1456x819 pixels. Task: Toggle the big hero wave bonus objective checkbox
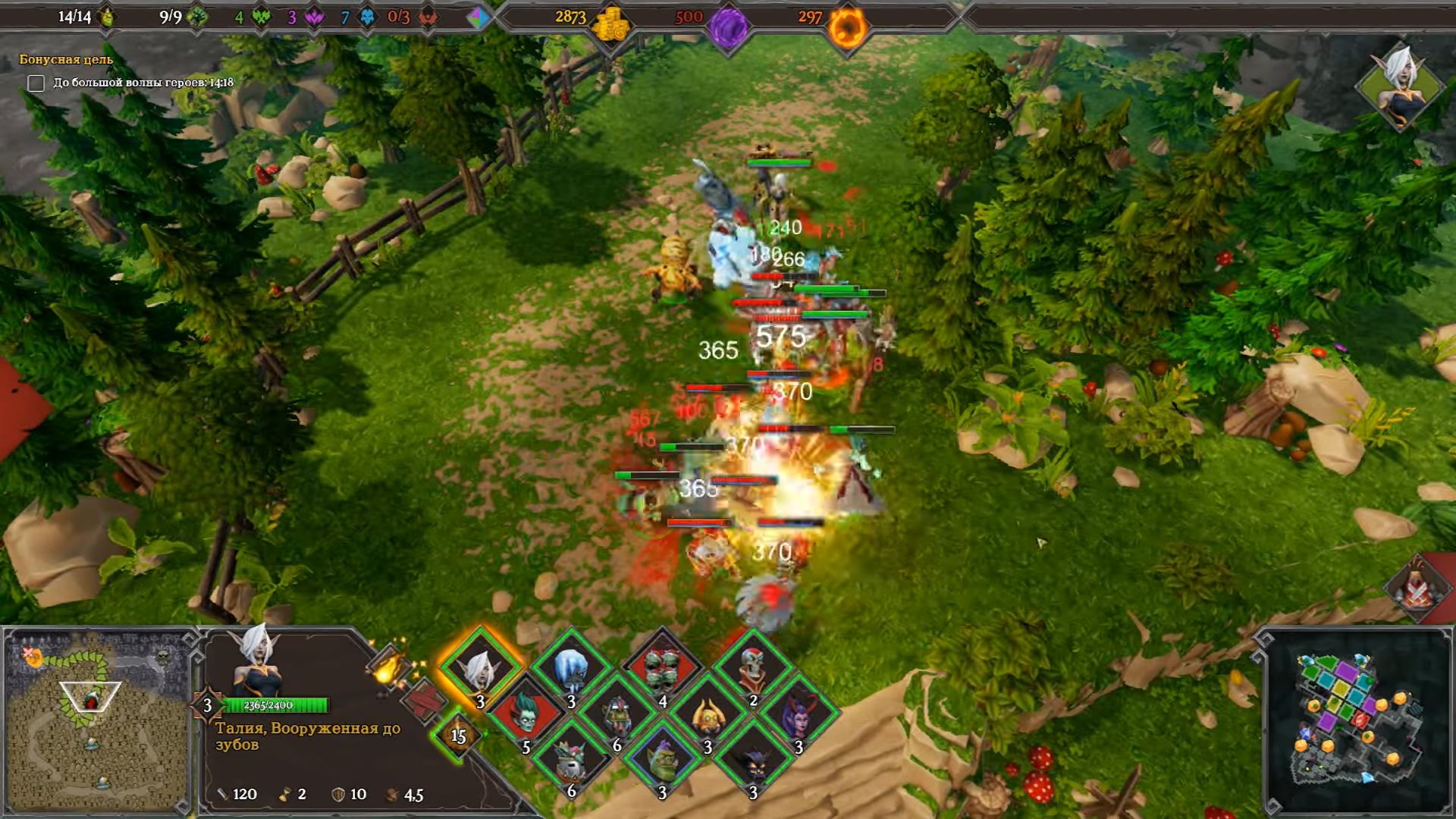(x=36, y=83)
